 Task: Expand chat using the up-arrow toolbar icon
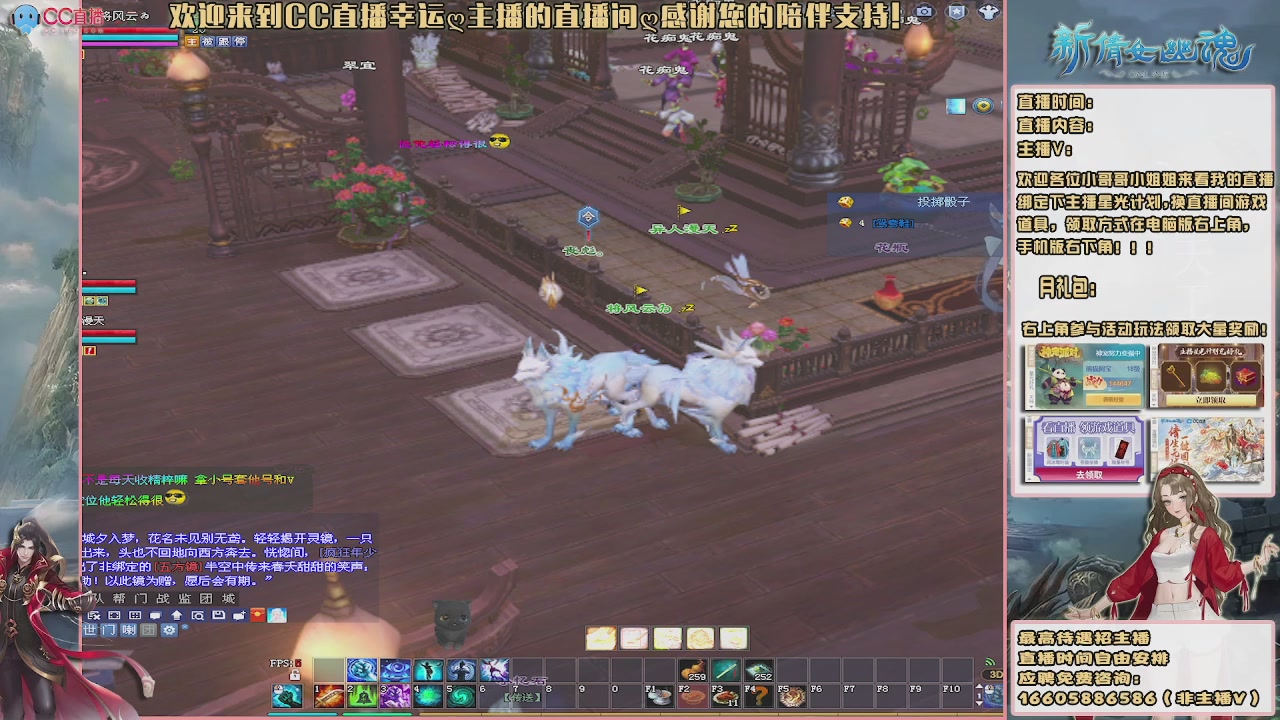click(x=177, y=615)
